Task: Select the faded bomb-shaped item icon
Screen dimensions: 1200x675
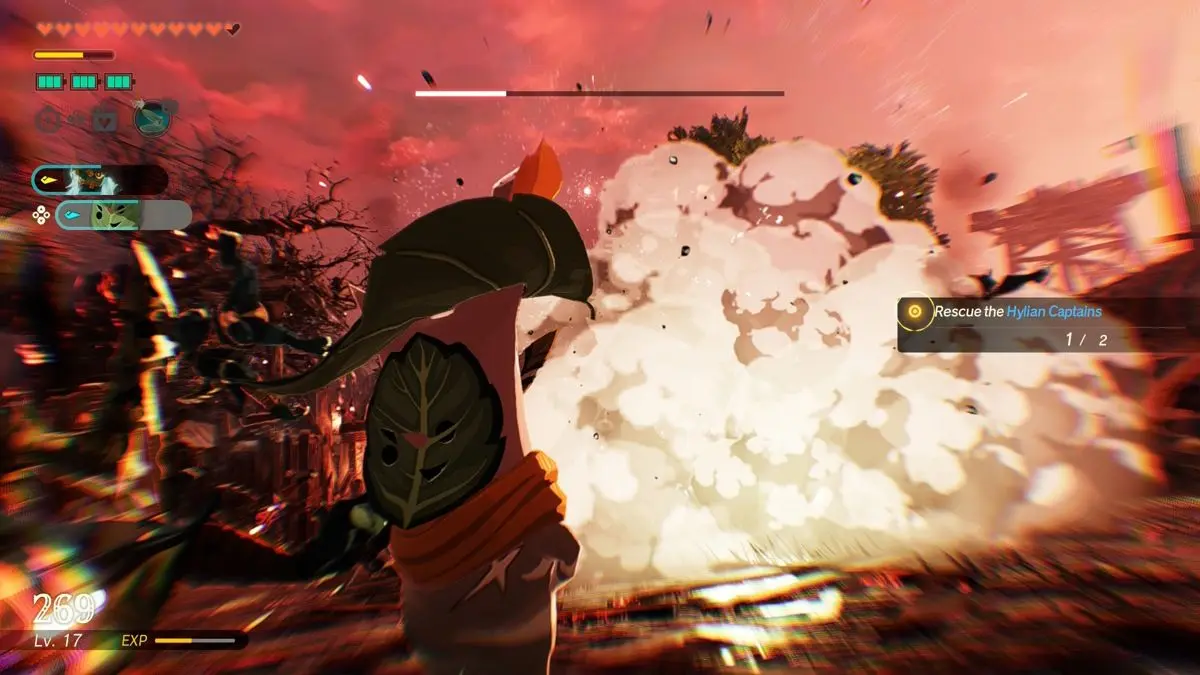Action: (47, 121)
